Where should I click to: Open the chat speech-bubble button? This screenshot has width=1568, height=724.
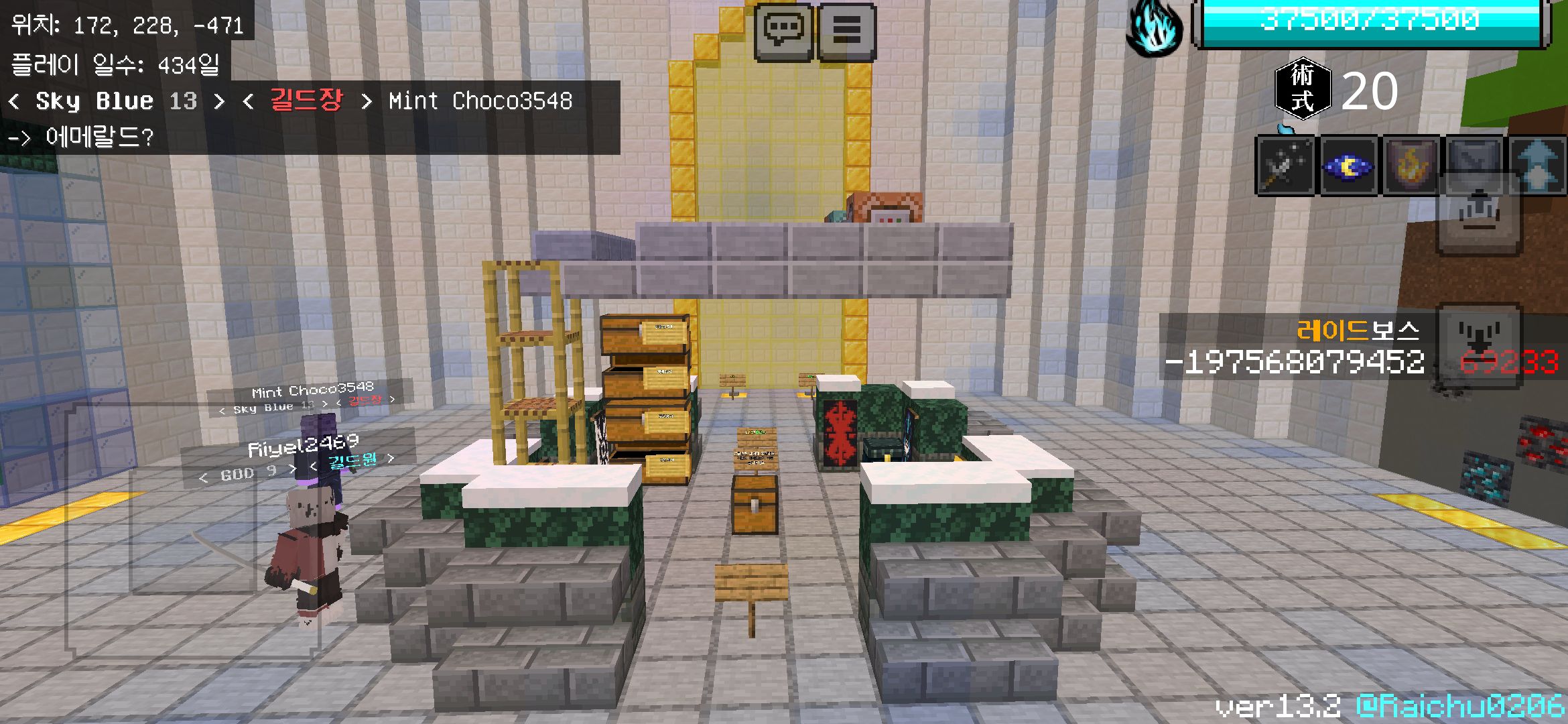point(783,31)
